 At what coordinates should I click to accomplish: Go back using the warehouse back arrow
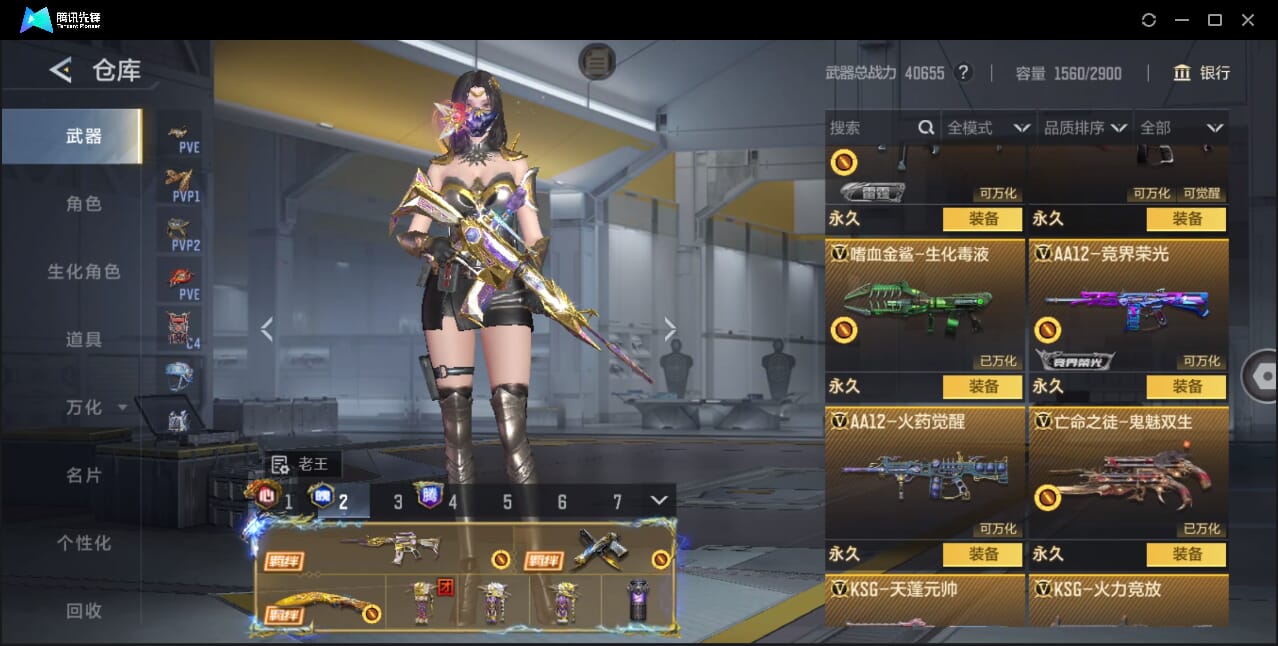(x=61, y=70)
